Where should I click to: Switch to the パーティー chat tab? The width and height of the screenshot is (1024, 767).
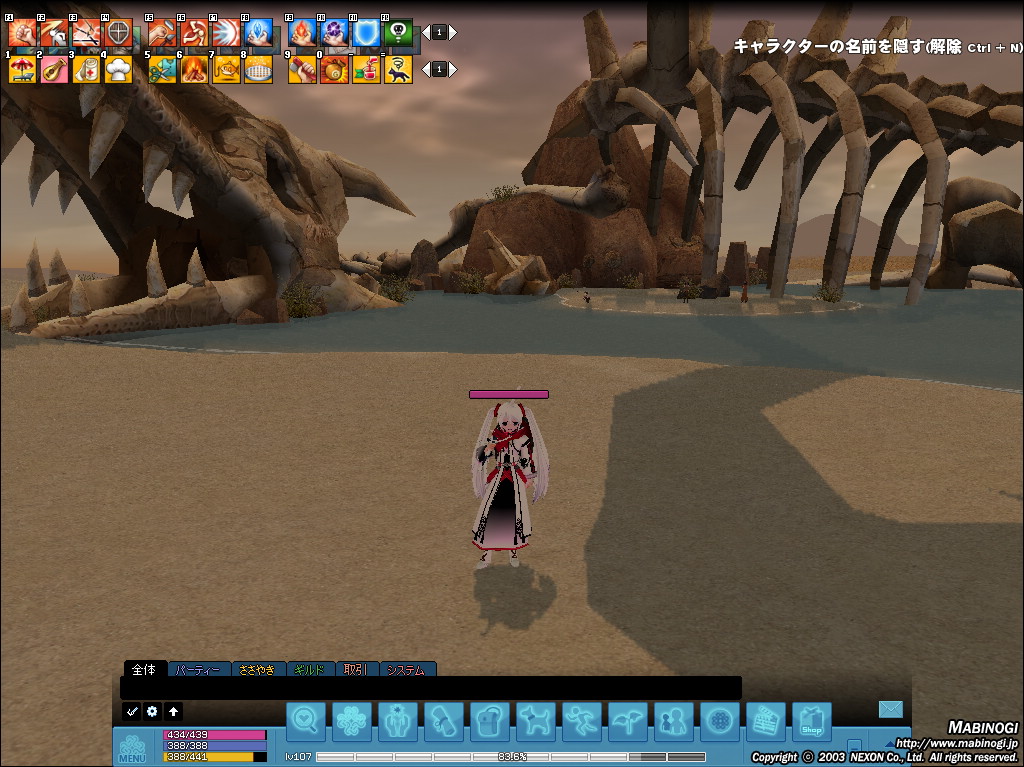coord(199,669)
